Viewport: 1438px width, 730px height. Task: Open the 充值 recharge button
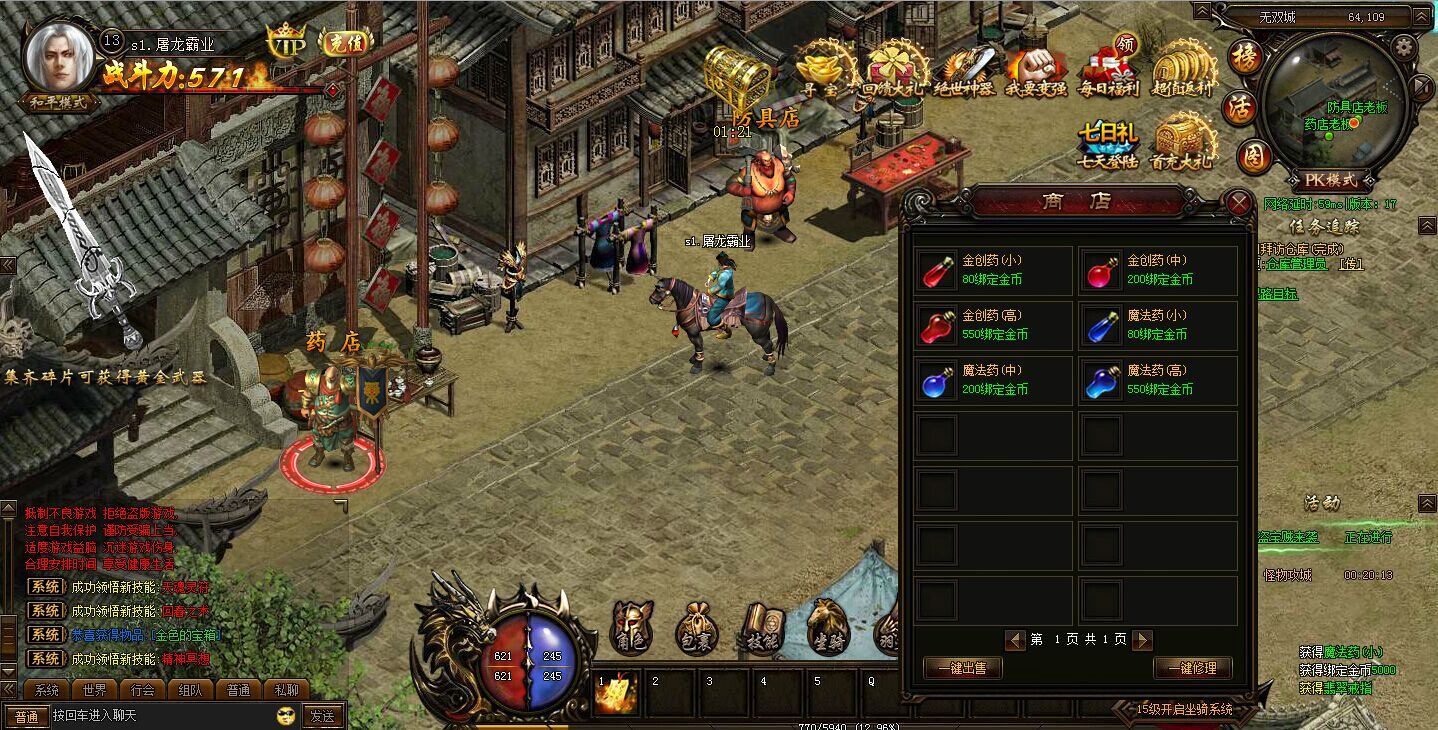pos(346,41)
